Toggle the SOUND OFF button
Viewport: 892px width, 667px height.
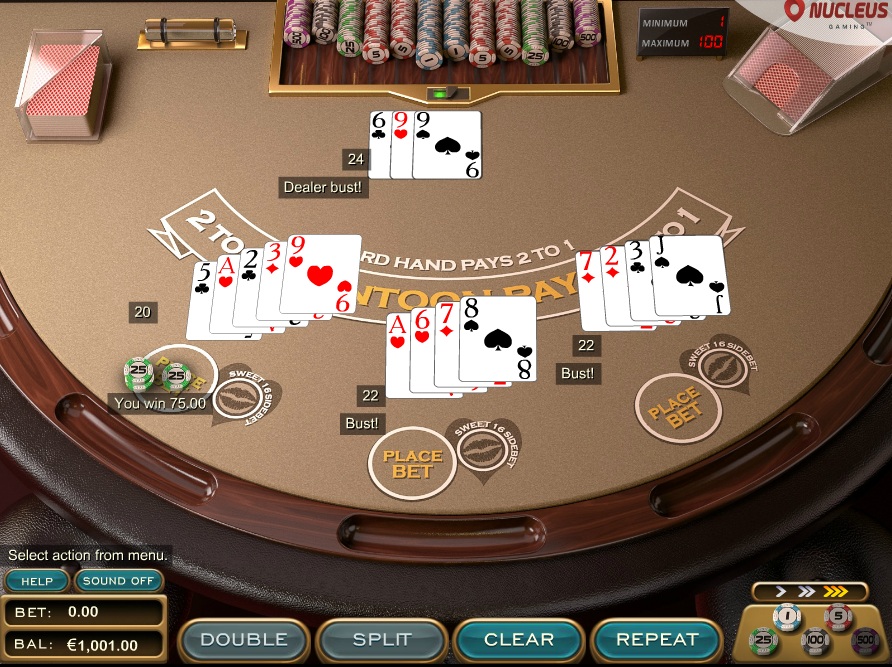(x=118, y=581)
